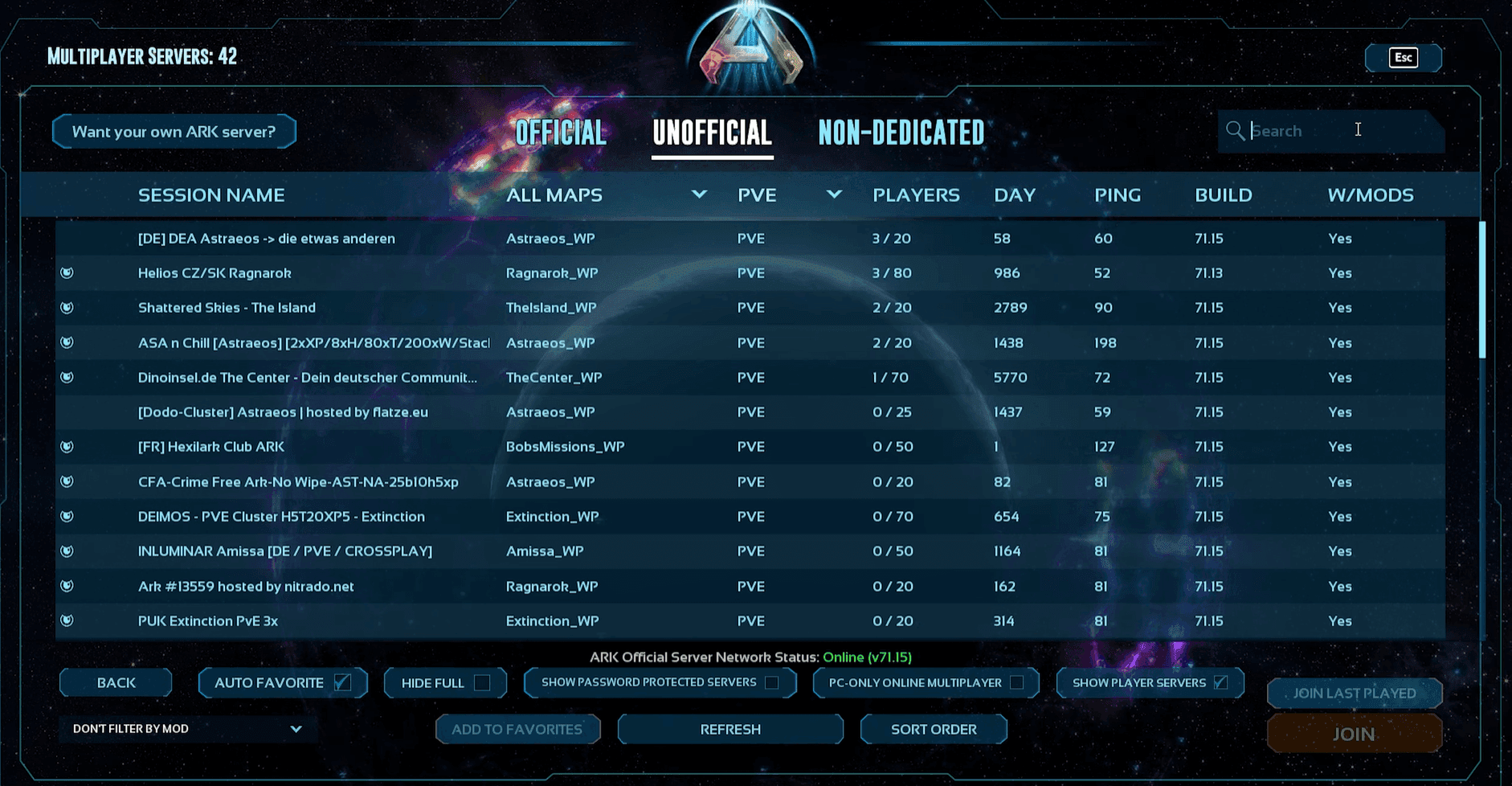Viewport: 1512px width, 786px height.
Task: Go back with the Back button
Action: pos(116,683)
